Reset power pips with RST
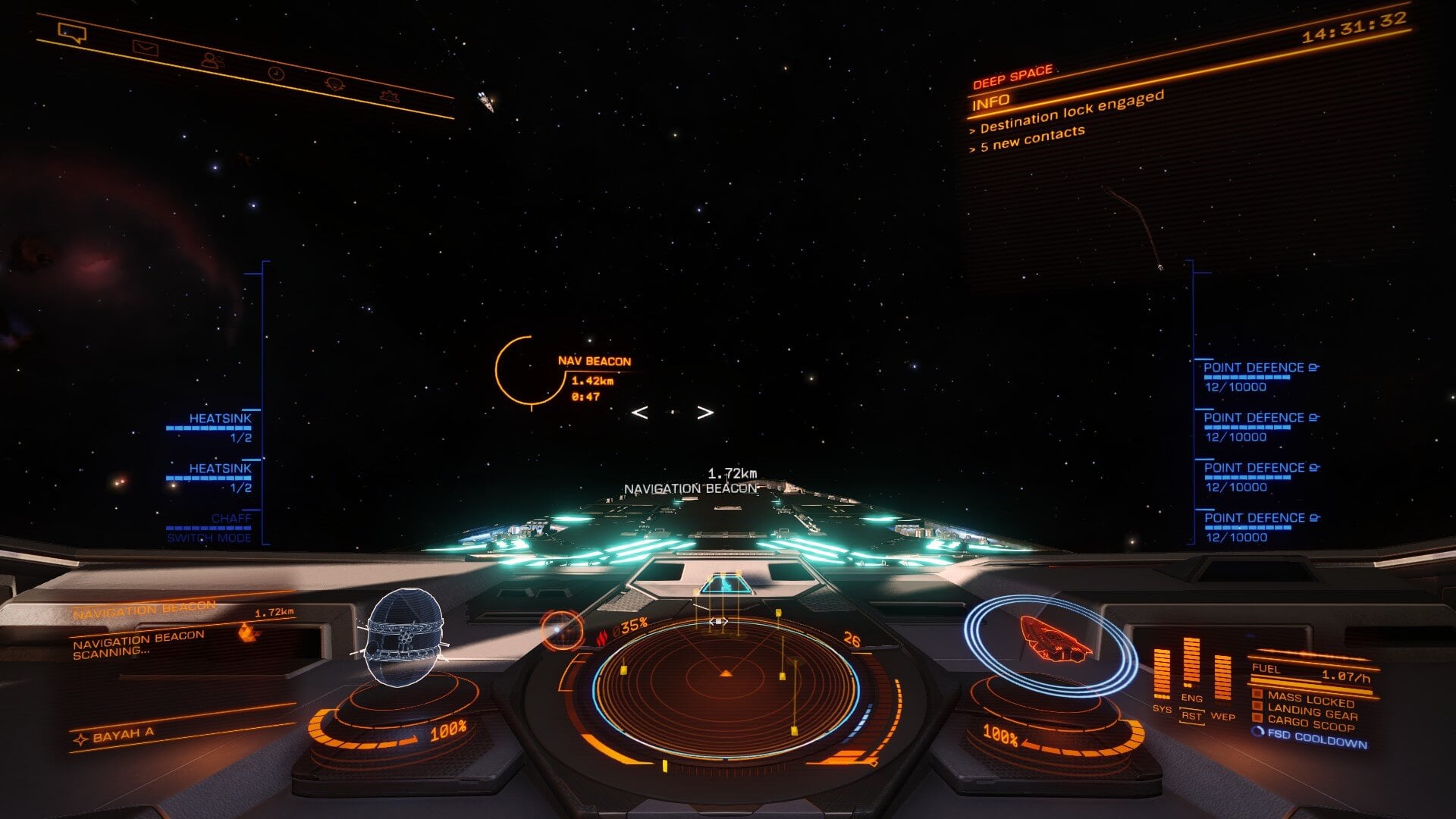Screen dimensions: 1456x819 1191,716
